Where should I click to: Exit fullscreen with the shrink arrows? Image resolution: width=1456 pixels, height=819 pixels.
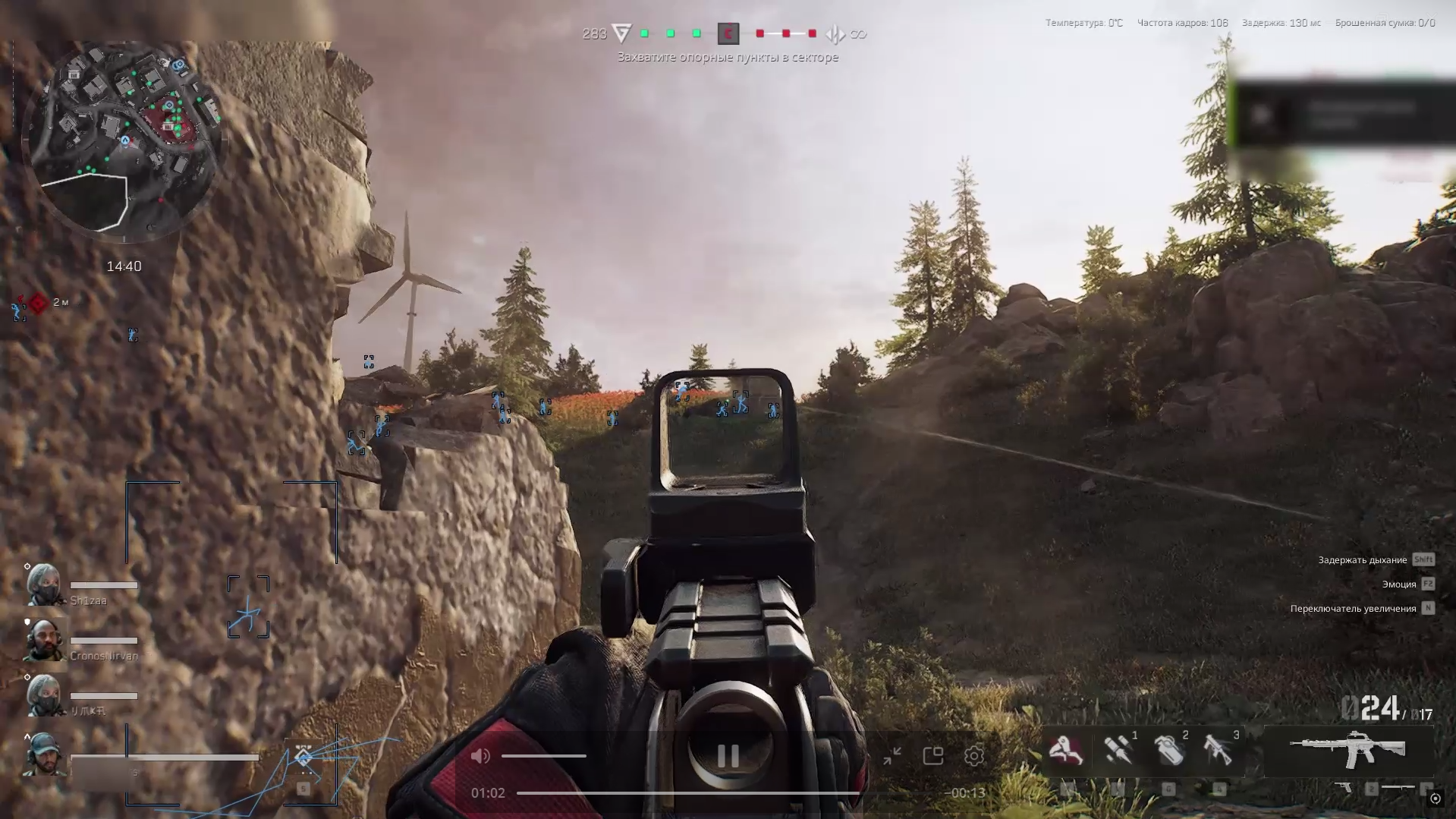click(892, 756)
